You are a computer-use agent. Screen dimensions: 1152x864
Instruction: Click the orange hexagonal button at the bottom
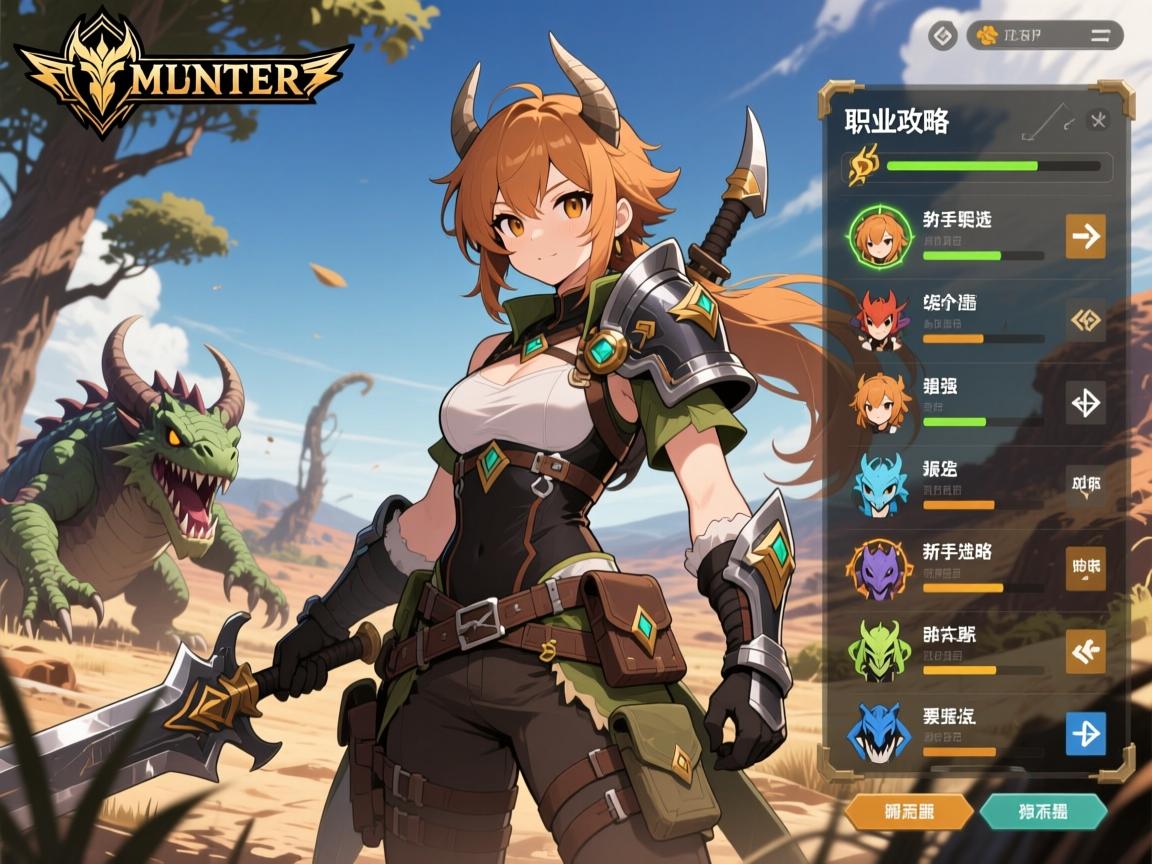pyautogui.click(x=908, y=811)
